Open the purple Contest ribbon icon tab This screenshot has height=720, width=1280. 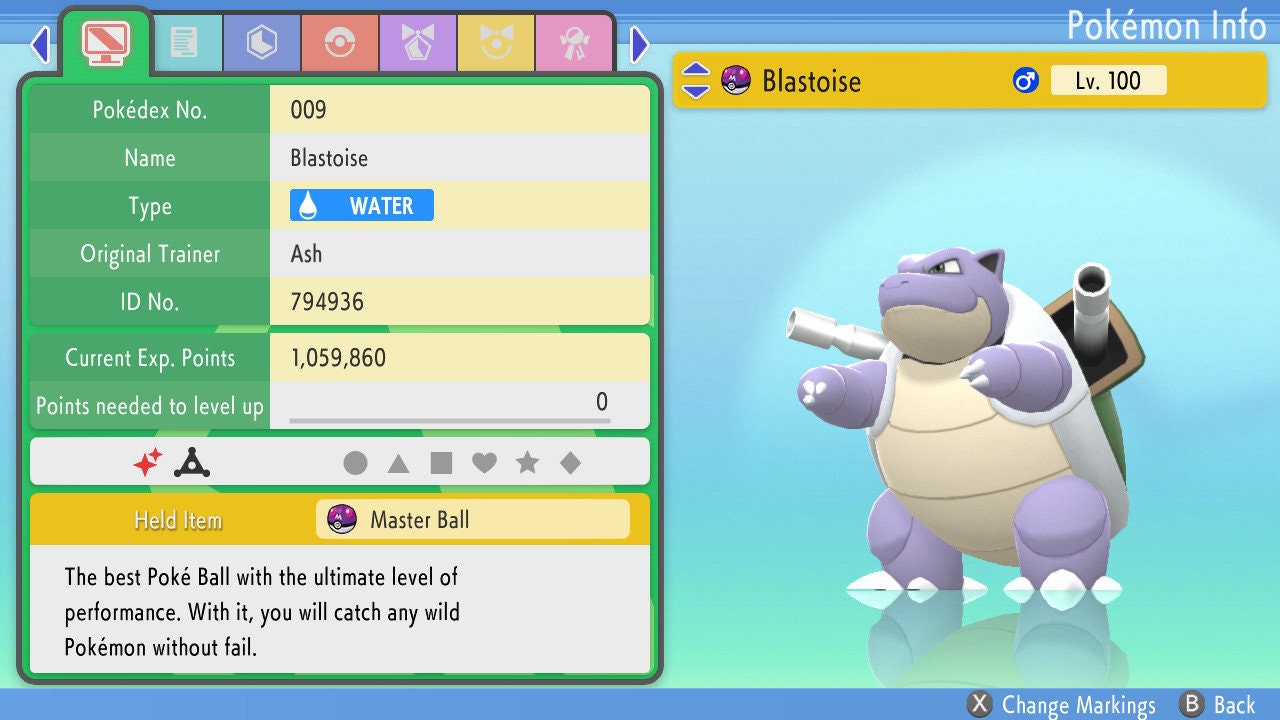(418, 42)
